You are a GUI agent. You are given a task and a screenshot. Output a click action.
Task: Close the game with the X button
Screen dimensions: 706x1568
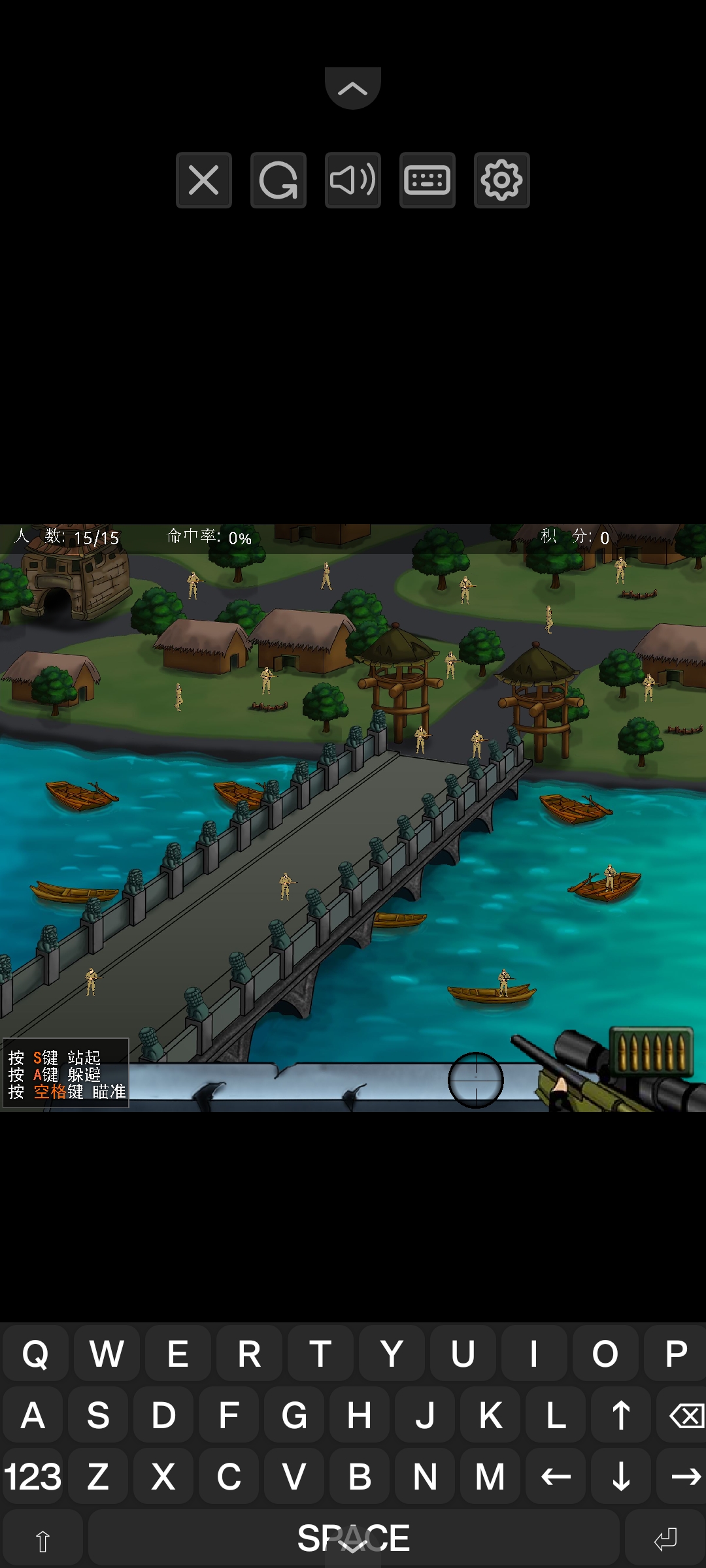203,180
